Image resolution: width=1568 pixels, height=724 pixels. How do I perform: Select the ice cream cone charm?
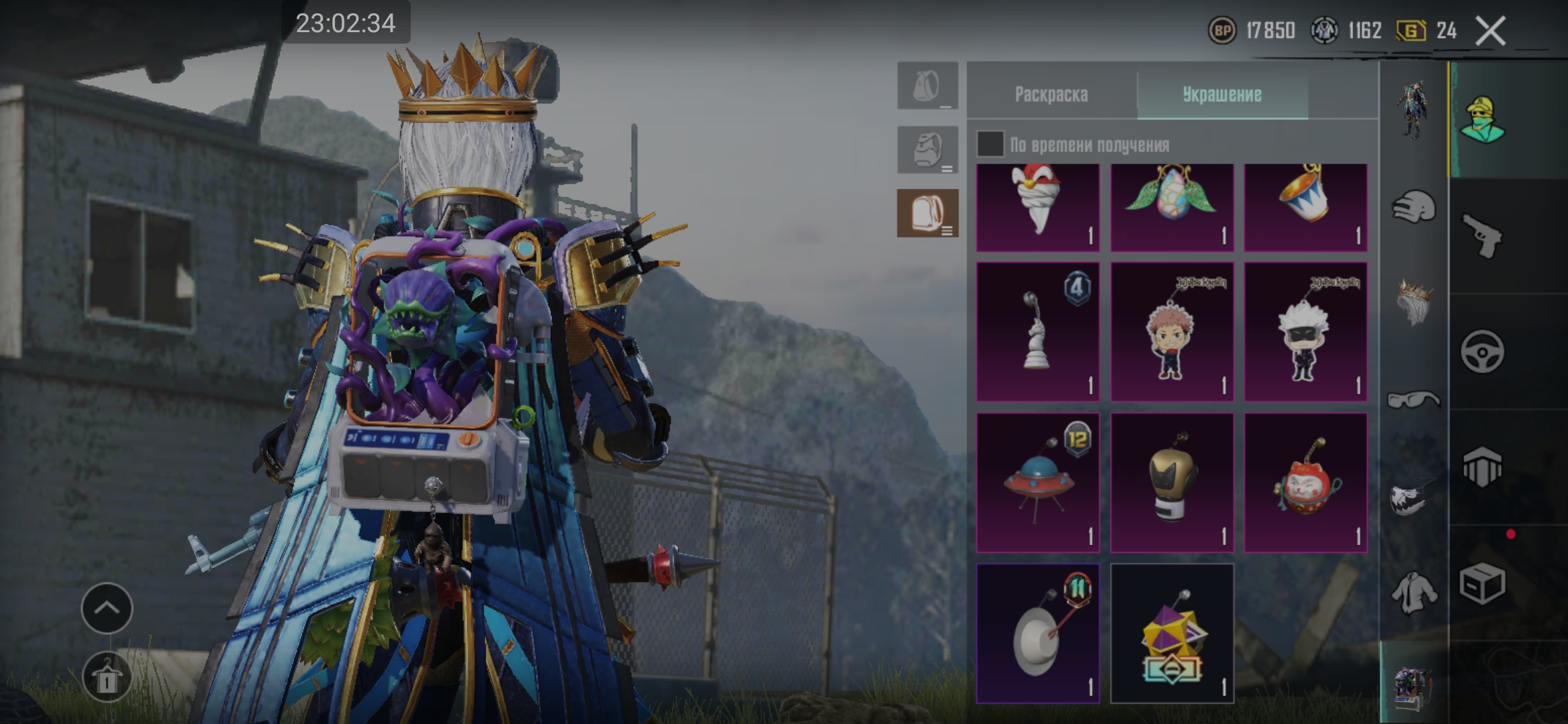pyautogui.click(x=1037, y=208)
